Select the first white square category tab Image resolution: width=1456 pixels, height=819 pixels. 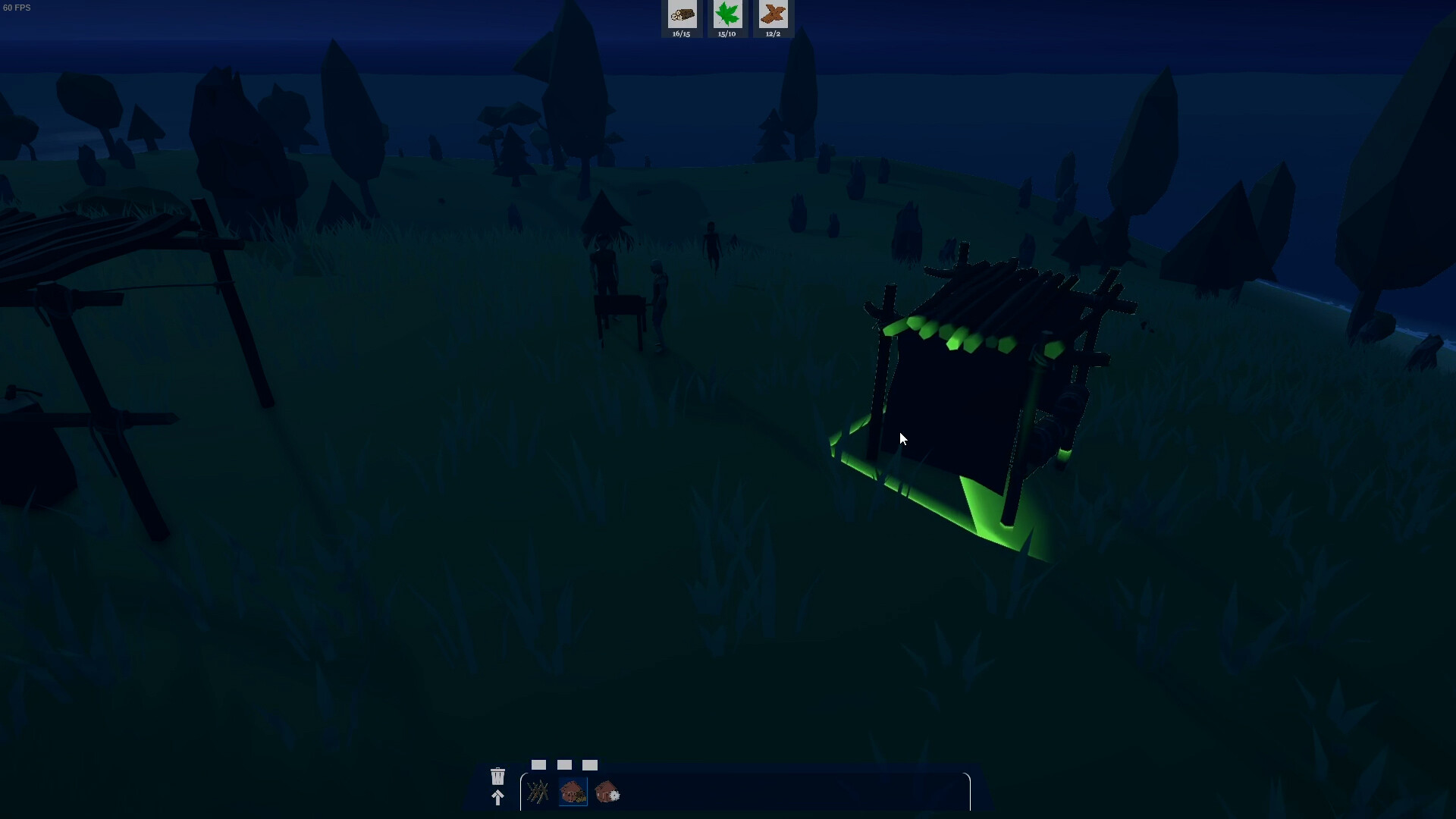(x=539, y=765)
